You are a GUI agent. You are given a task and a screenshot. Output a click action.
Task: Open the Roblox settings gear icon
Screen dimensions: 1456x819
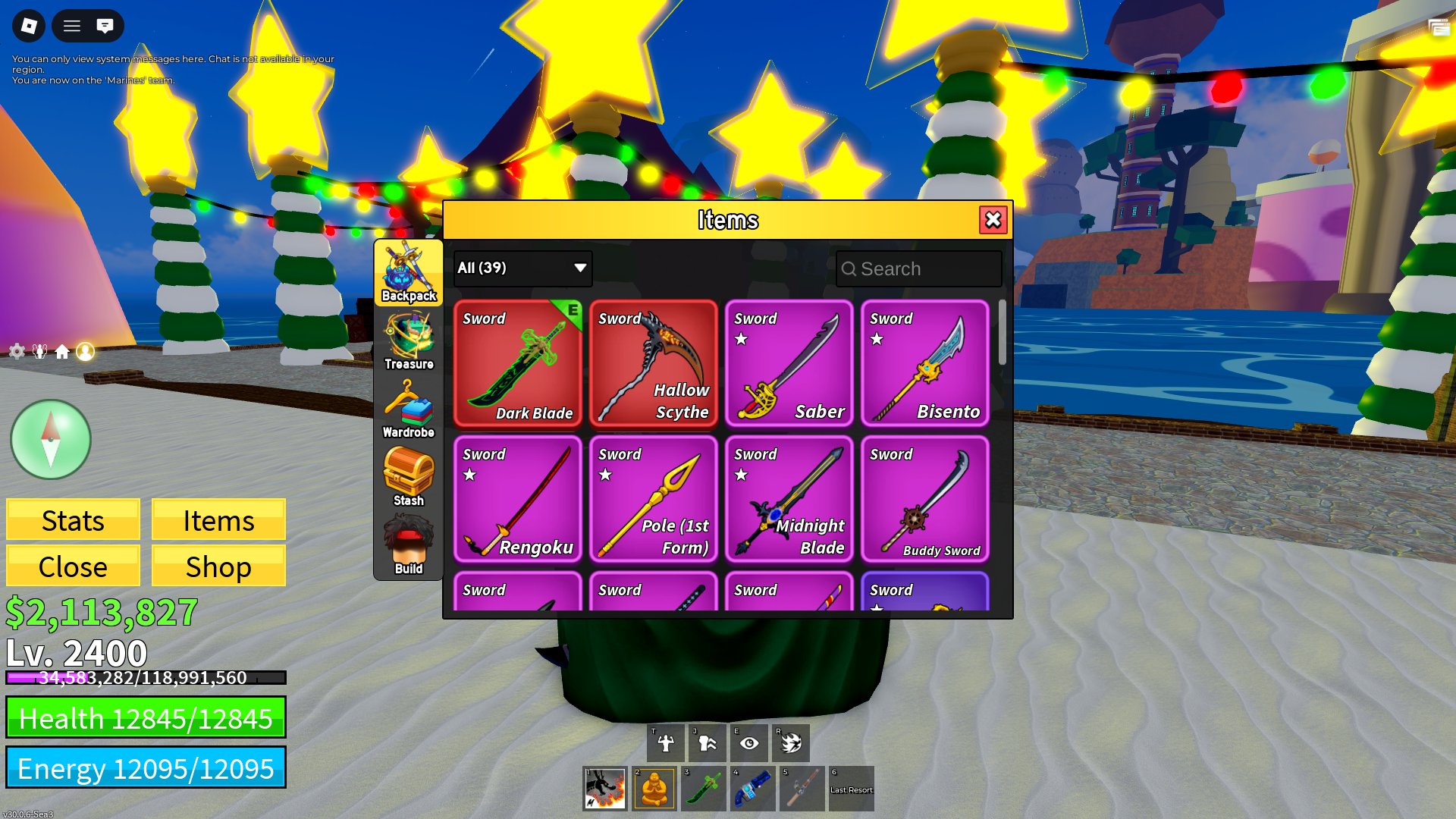click(x=16, y=351)
